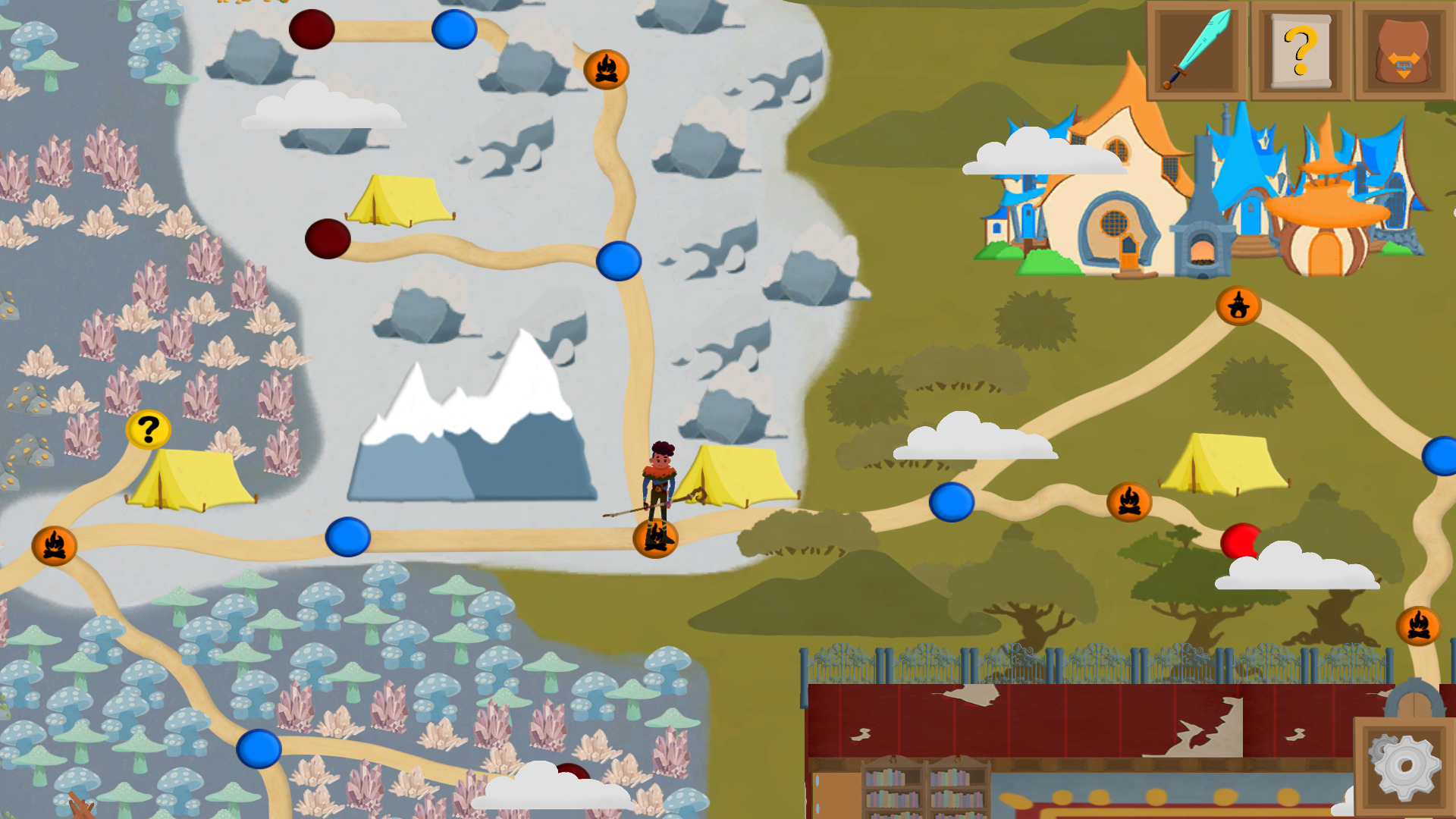Viewport: 1456px width, 819px height.
Task: Select the campfire node under the hero
Action: point(655,538)
